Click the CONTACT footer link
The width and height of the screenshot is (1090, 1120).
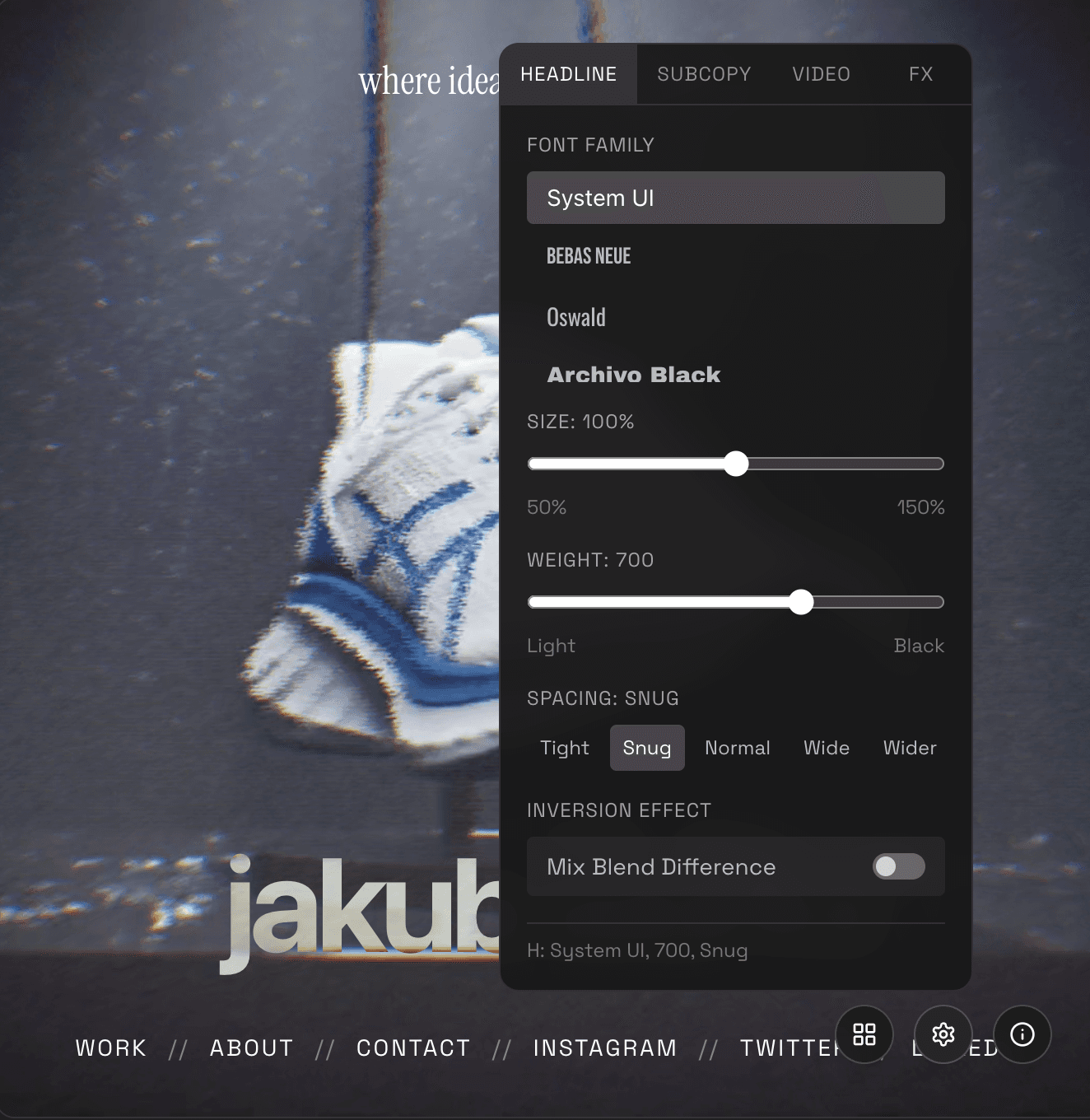point(413,1048)
